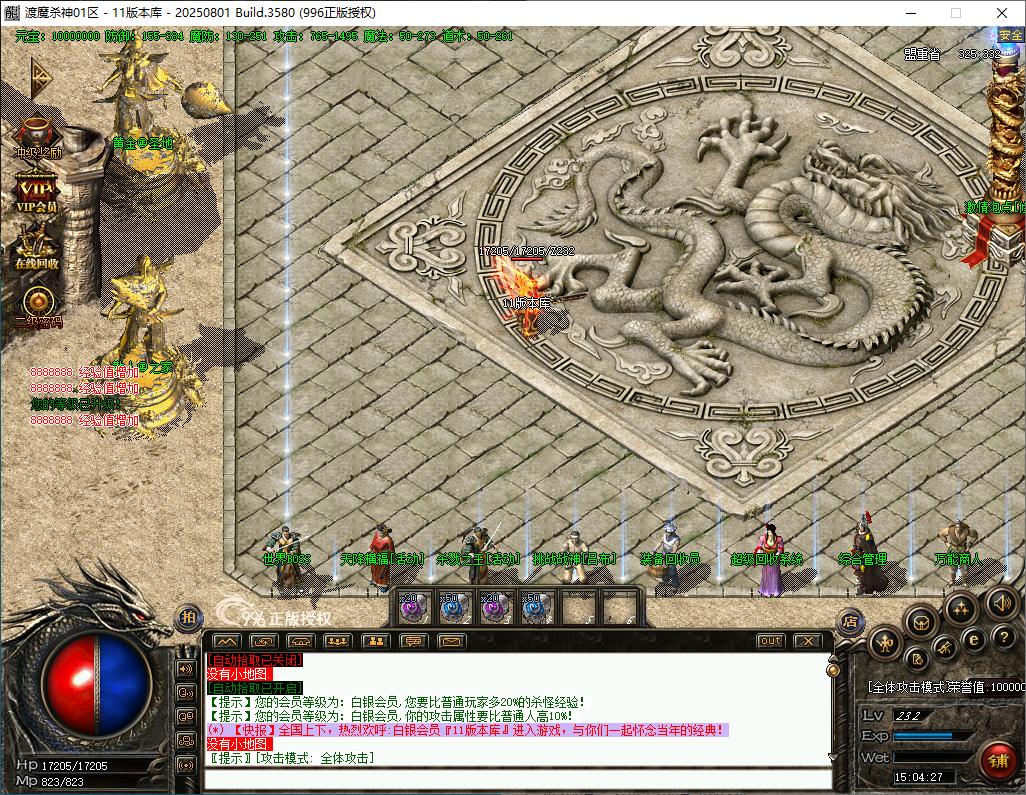Open the round 店 shop button
The height and width of the screenshot is (795, 1026).
850,621
